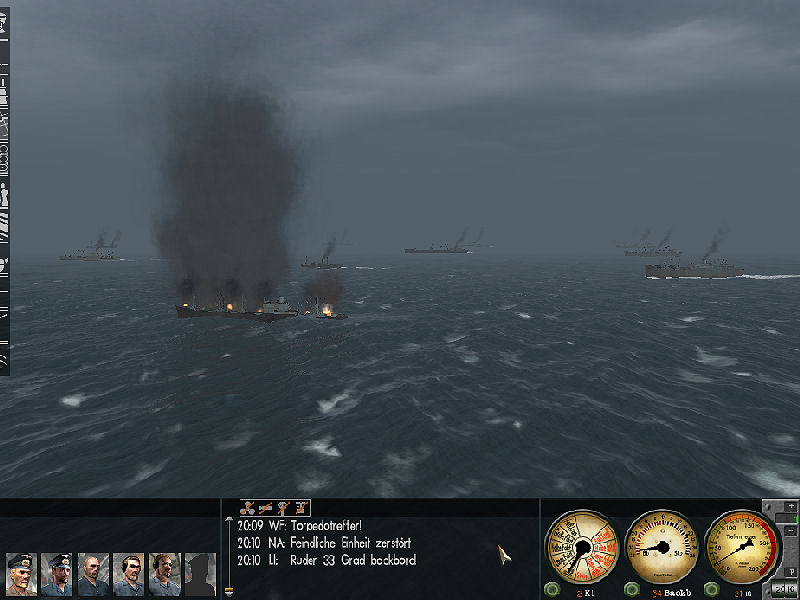Click the green button below the depth gauge
The image size is (800, 600).
[x=711, y=589]
